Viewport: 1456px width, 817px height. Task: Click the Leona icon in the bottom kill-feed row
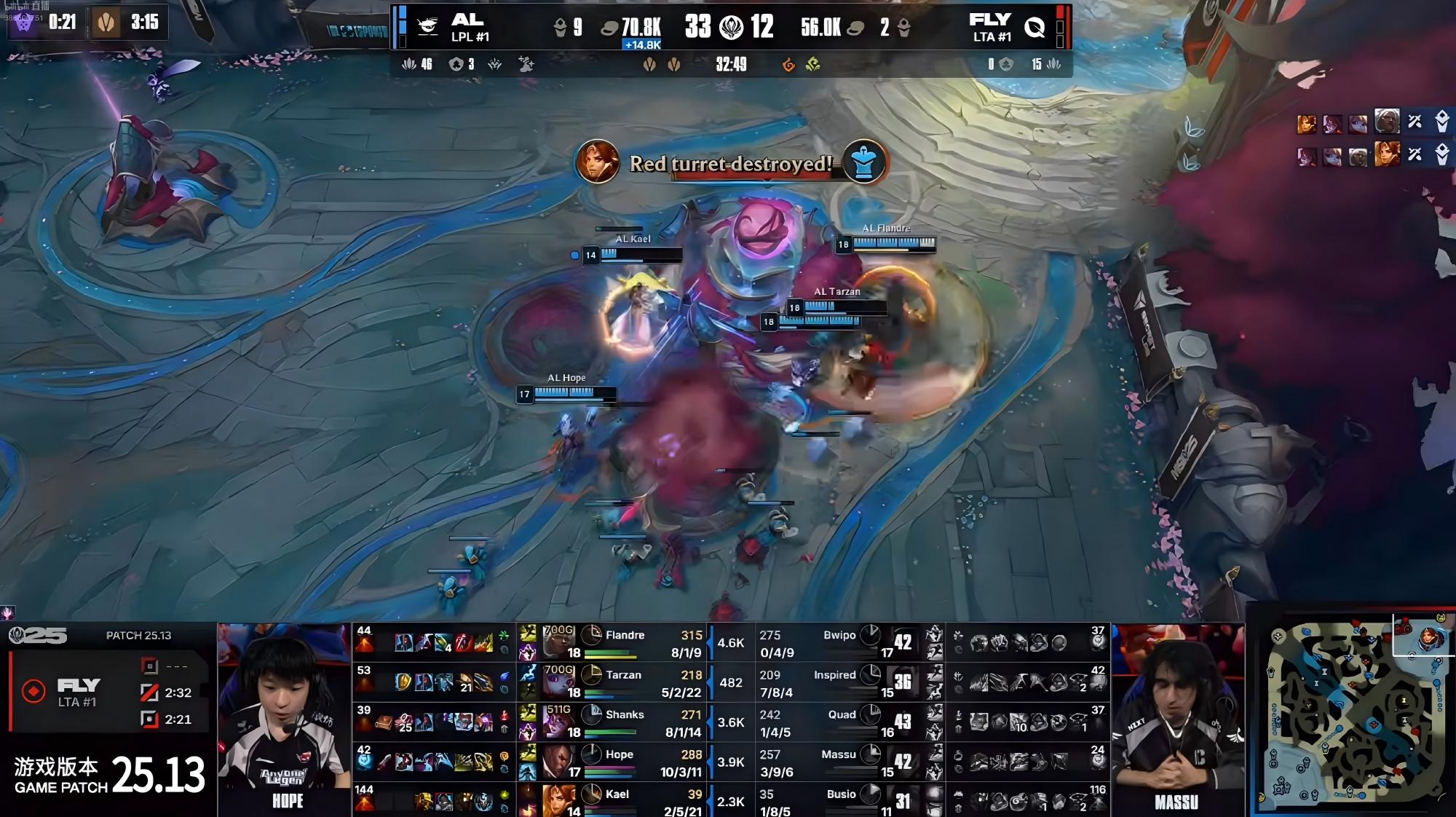[1387, 155]
